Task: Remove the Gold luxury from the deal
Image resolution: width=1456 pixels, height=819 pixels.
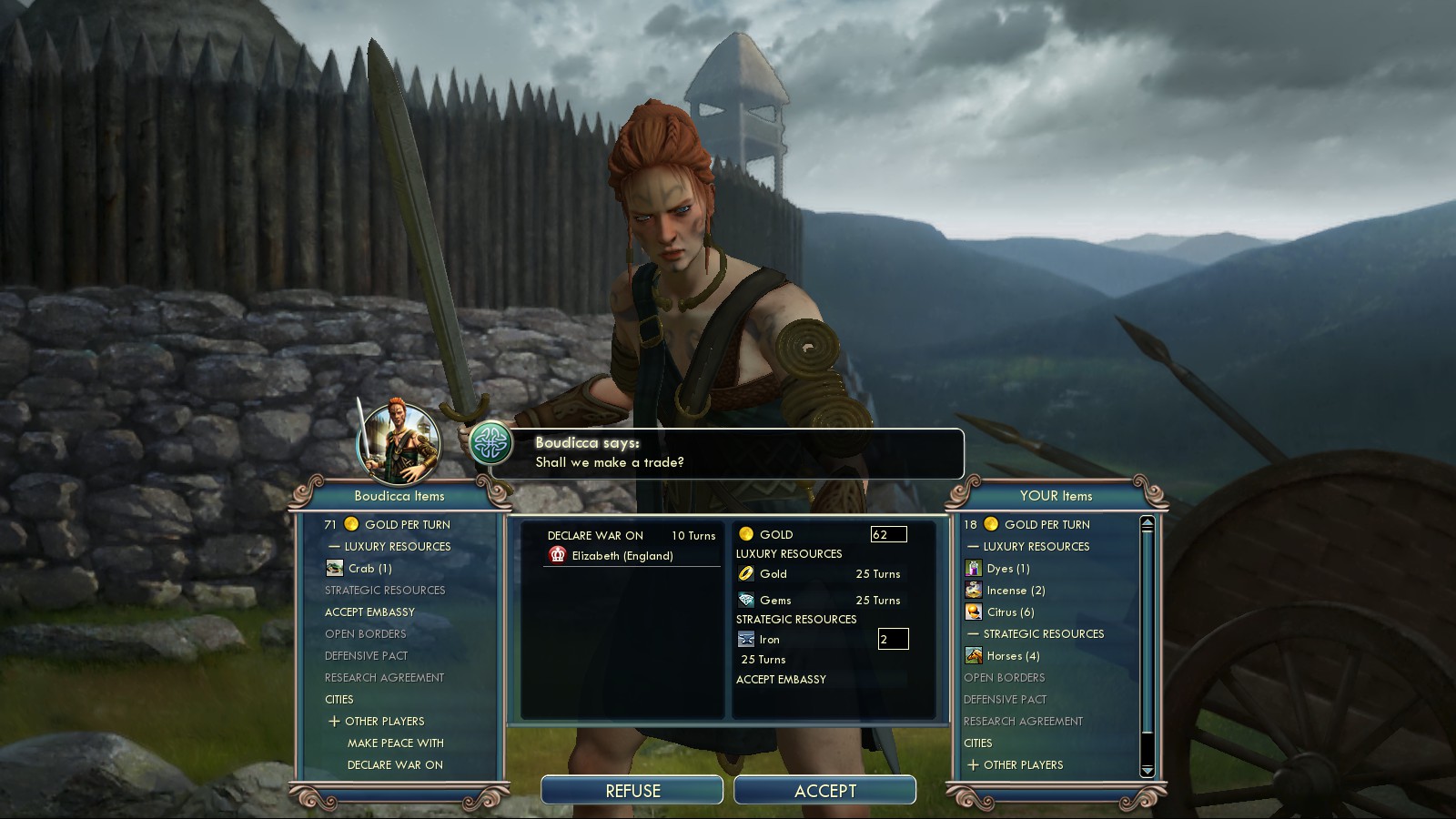Action: click(x=773, y=574)
